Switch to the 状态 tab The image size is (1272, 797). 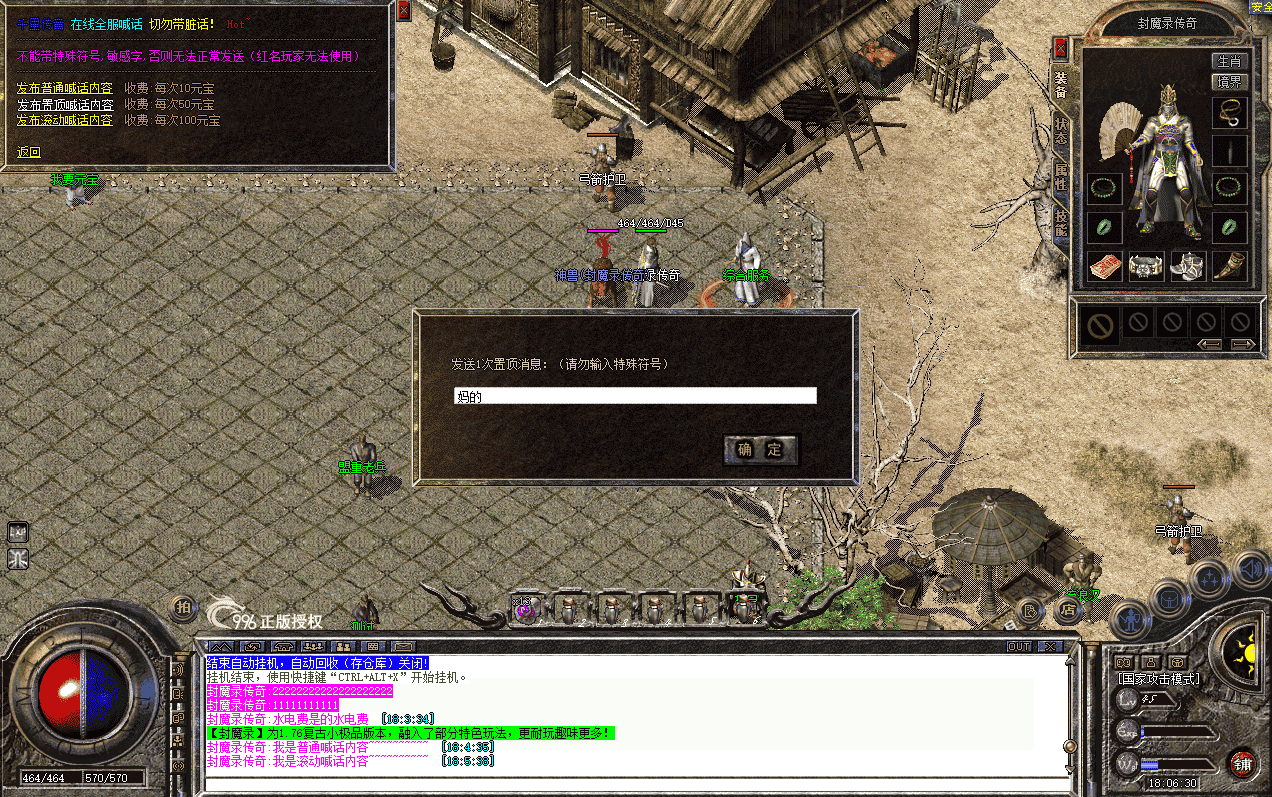click(x=1060, y=134)
